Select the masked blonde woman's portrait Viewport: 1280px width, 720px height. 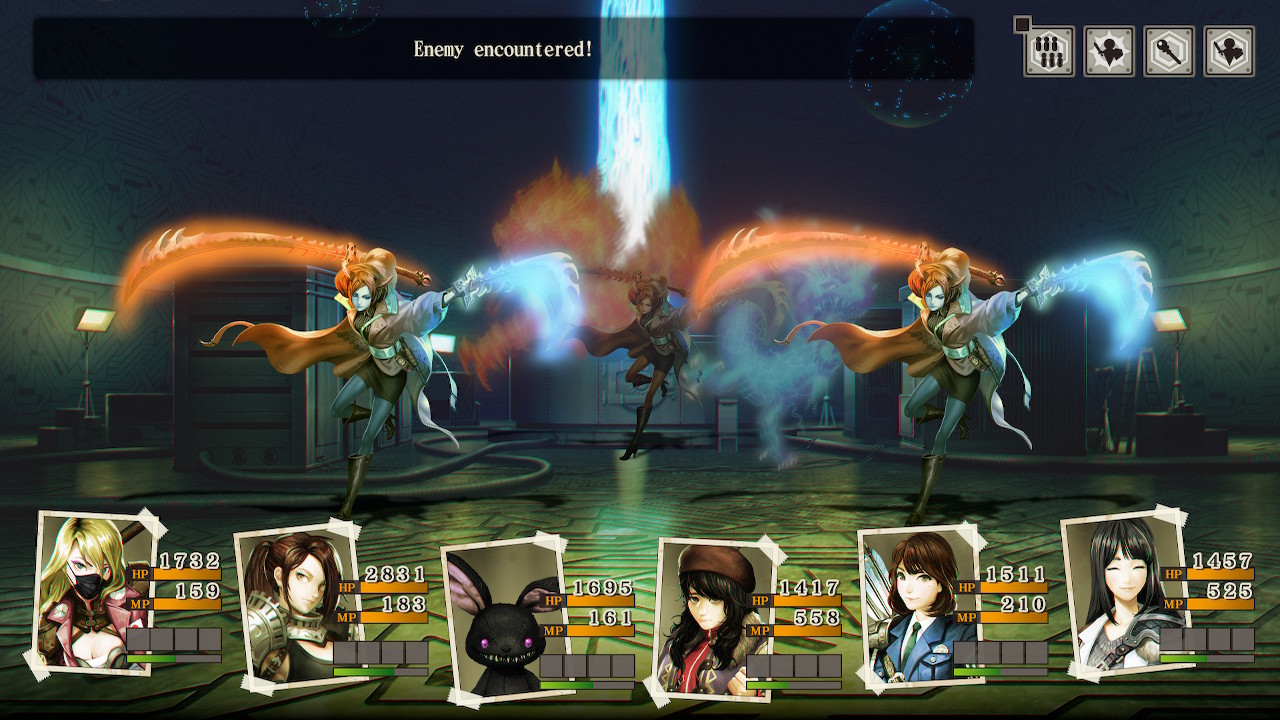tap(90, 592)
